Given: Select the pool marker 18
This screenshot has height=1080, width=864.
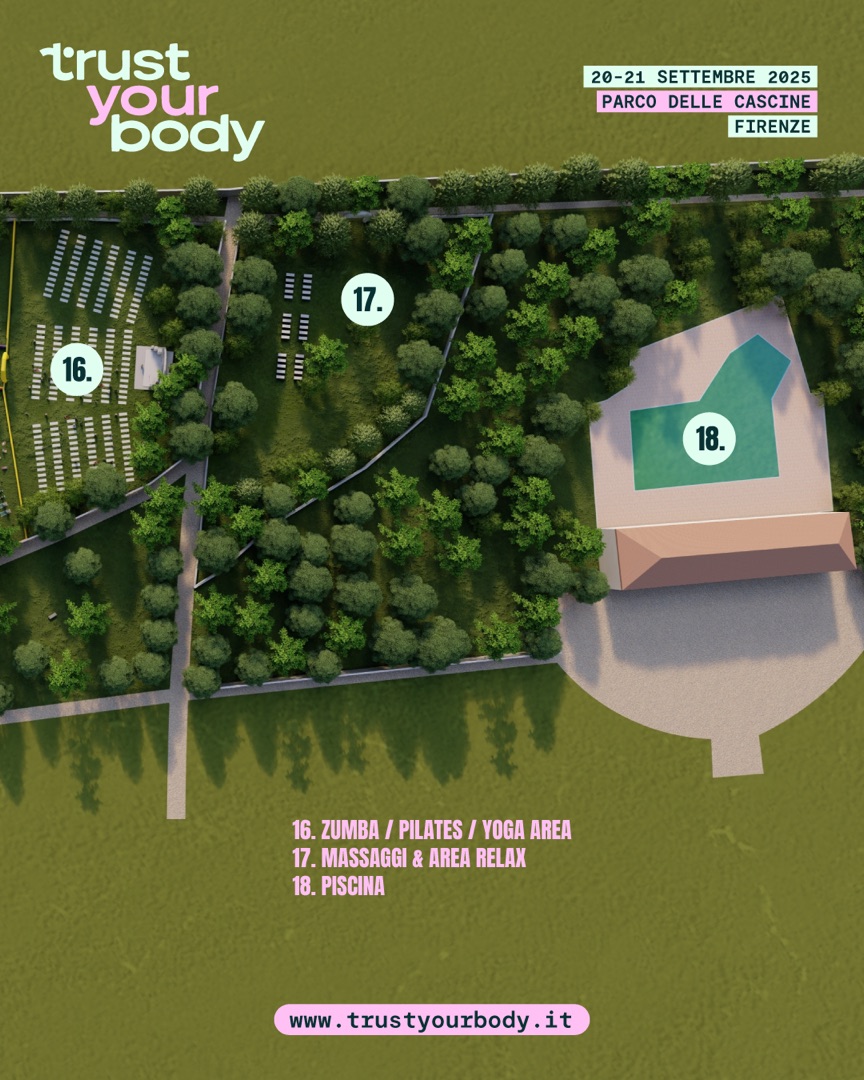Looking at the screenshot, I should pyautogui.click(x=709, y=438).
